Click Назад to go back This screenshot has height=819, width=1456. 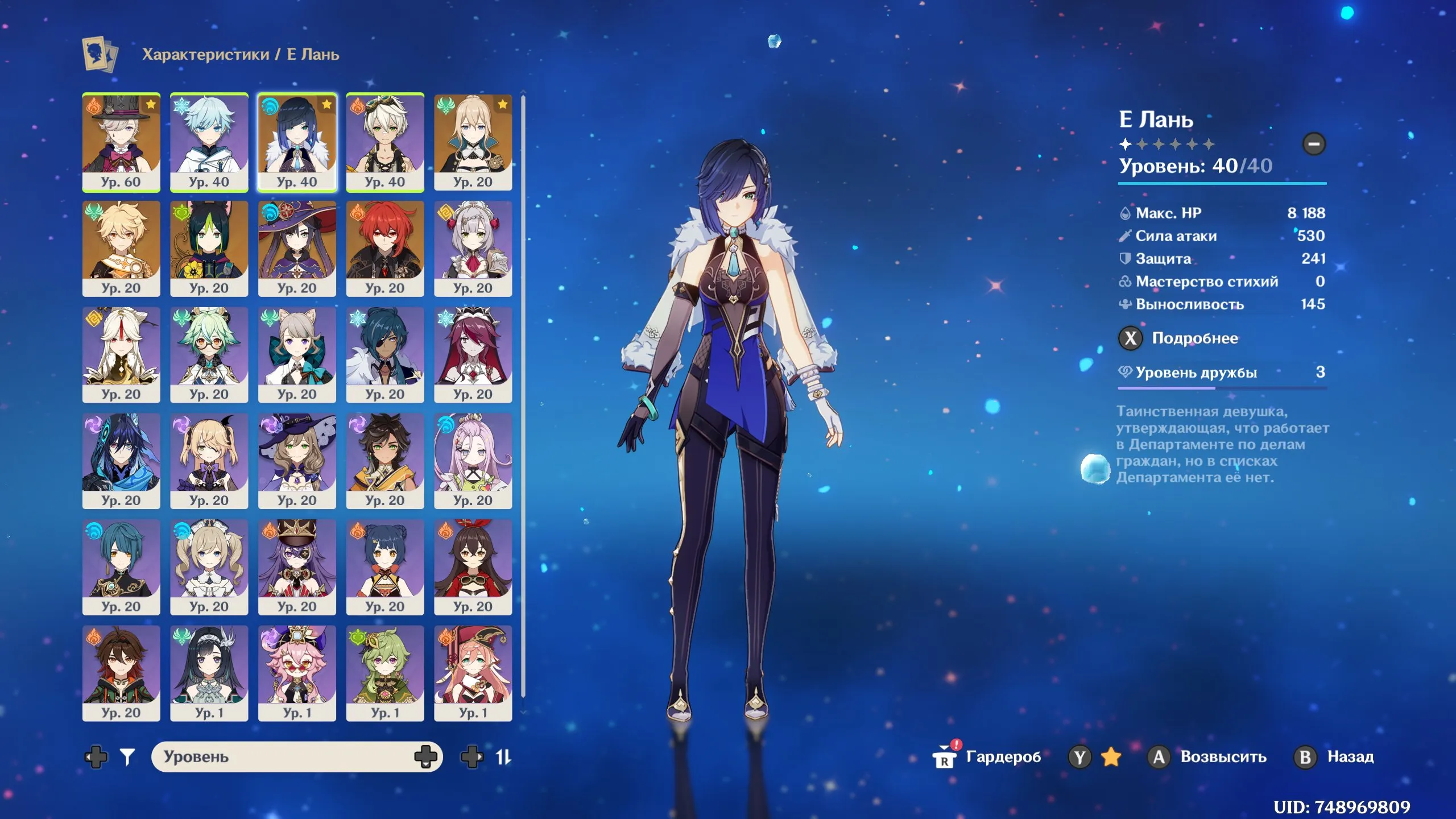coord(1351,756)
